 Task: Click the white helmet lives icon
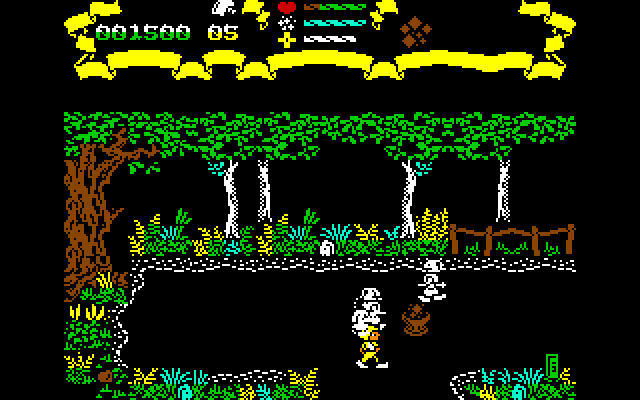(222, 8)
